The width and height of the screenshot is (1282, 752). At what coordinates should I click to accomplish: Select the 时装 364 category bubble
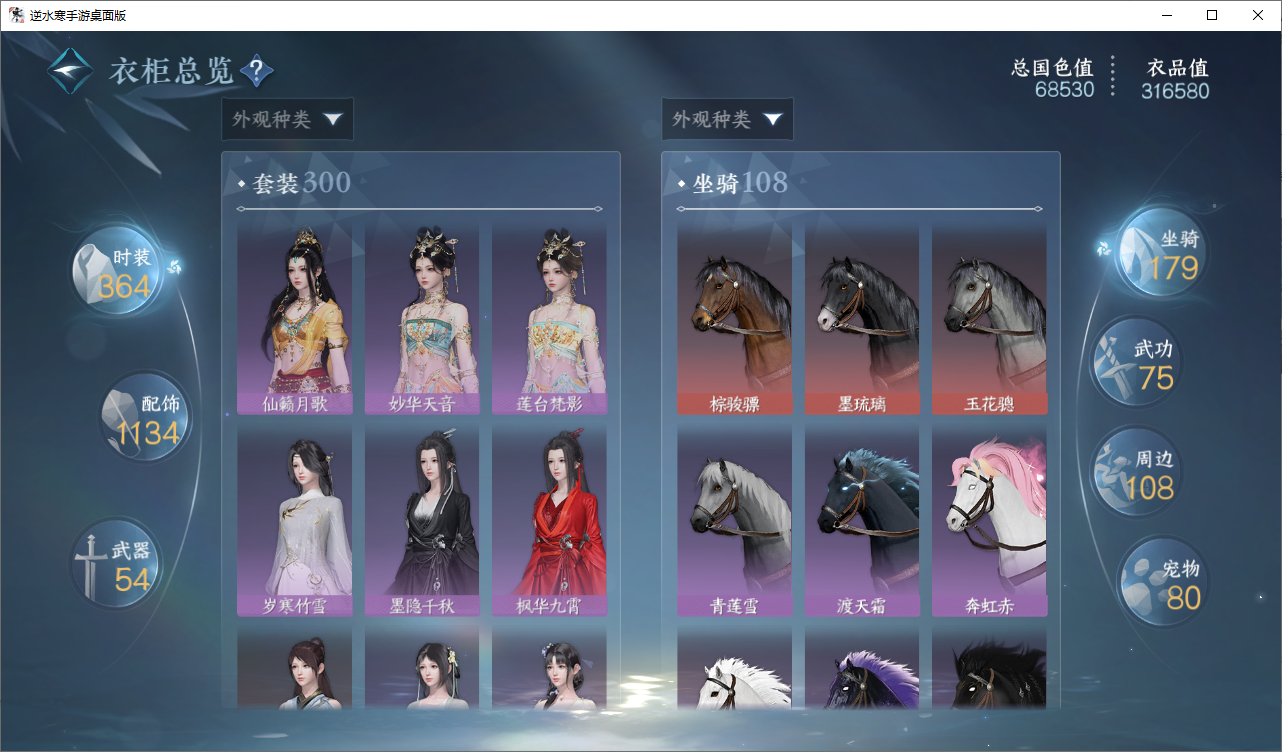pos(118,272)
